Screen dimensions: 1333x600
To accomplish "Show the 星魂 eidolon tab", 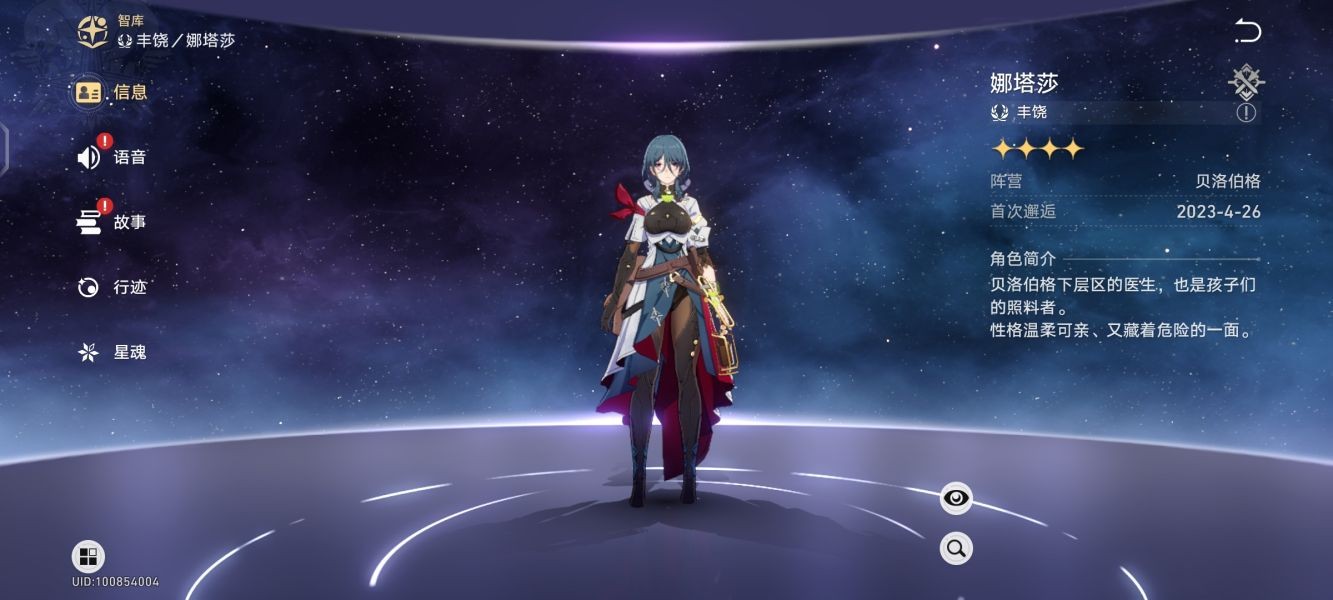I will tap(112, 352).
